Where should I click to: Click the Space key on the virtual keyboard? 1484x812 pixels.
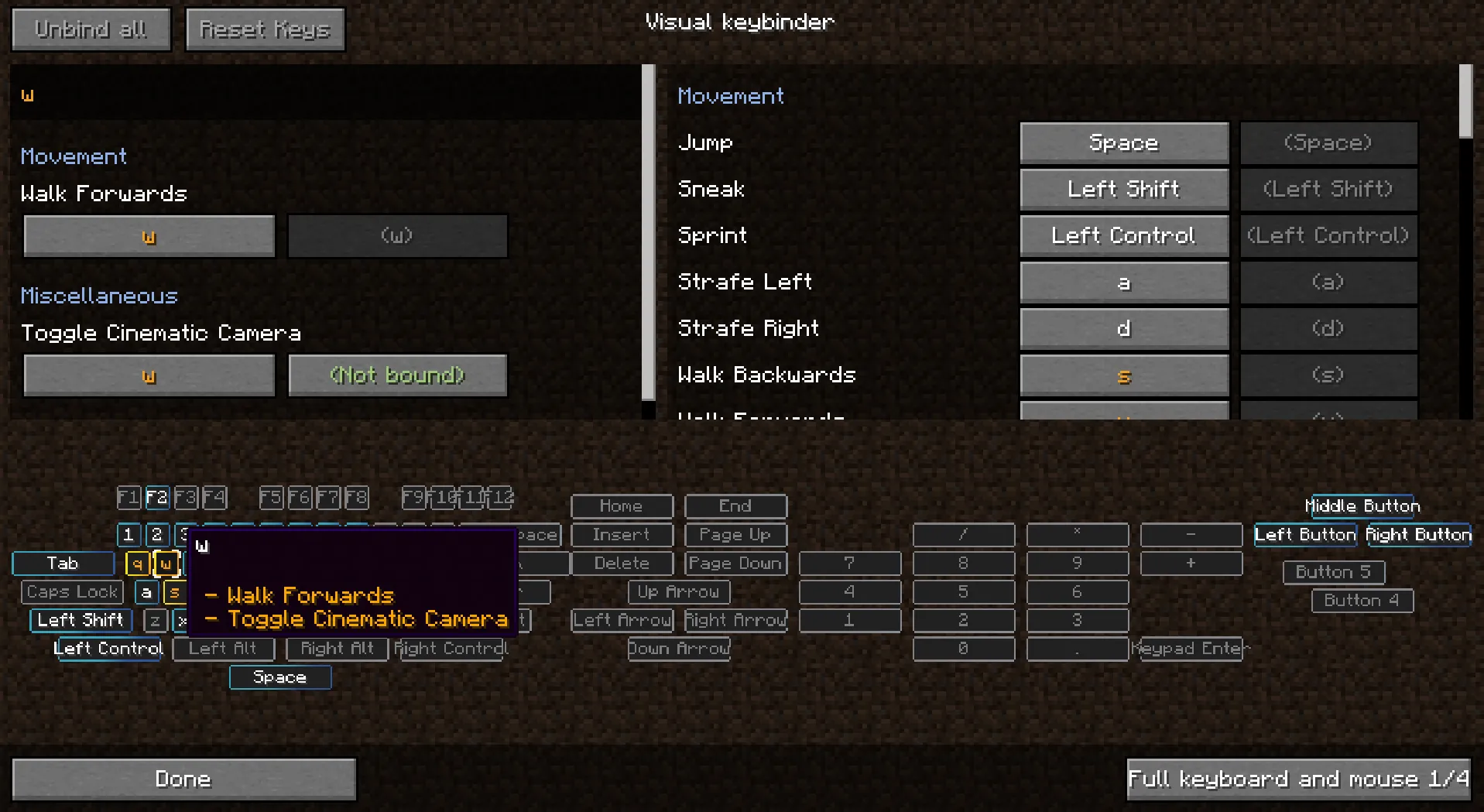pyautogui.click(x=279, y=677)
